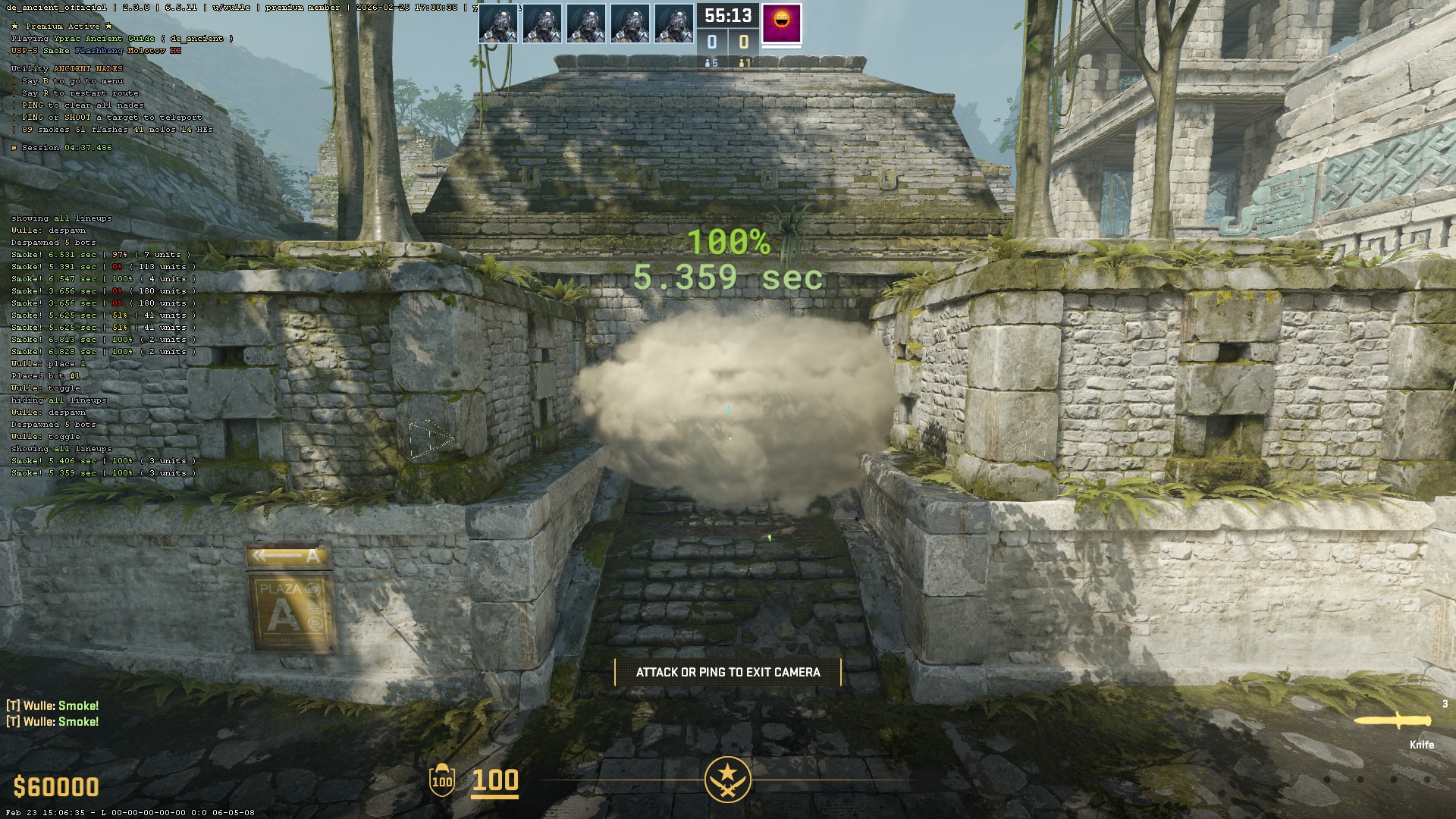Click the armor shield icon

[442, 780]
